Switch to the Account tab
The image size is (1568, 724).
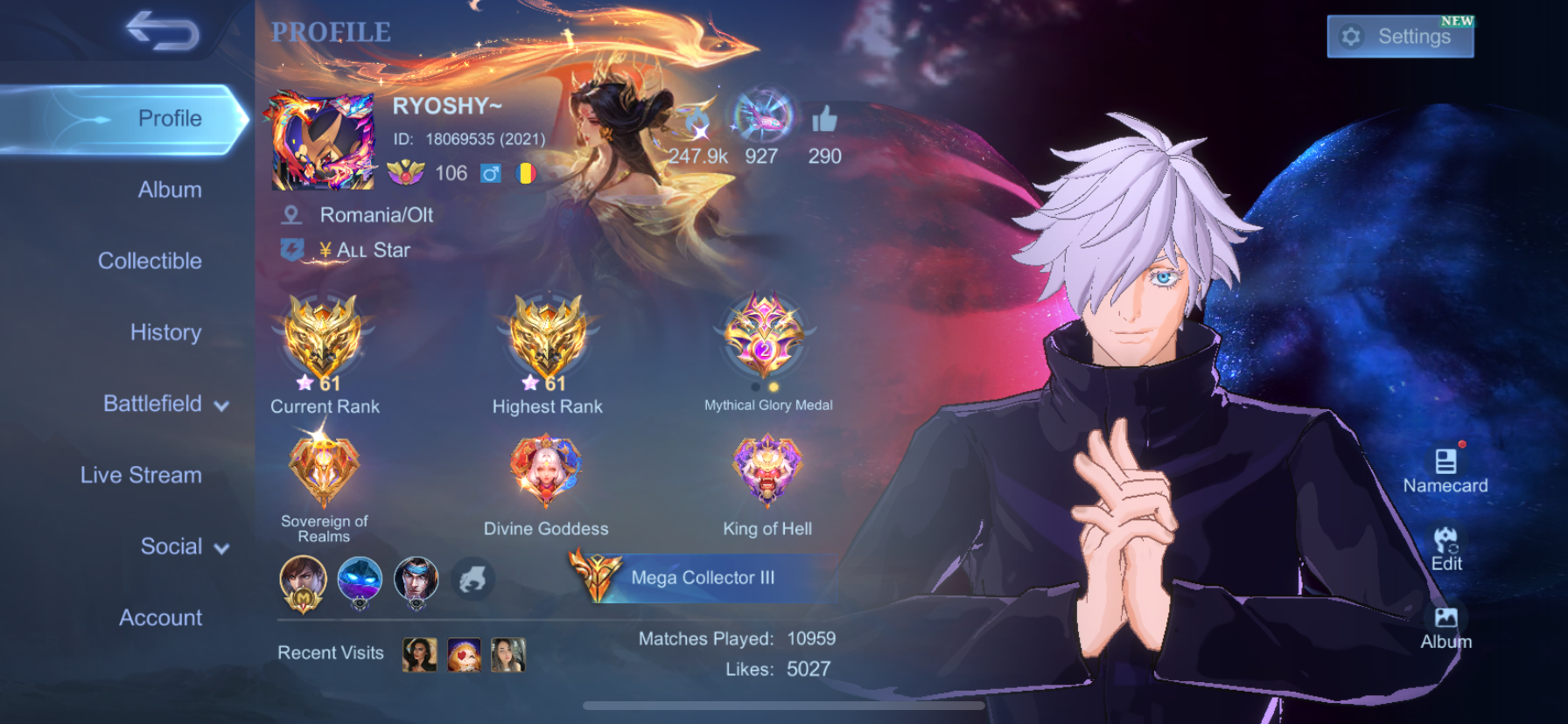(160, 617)
